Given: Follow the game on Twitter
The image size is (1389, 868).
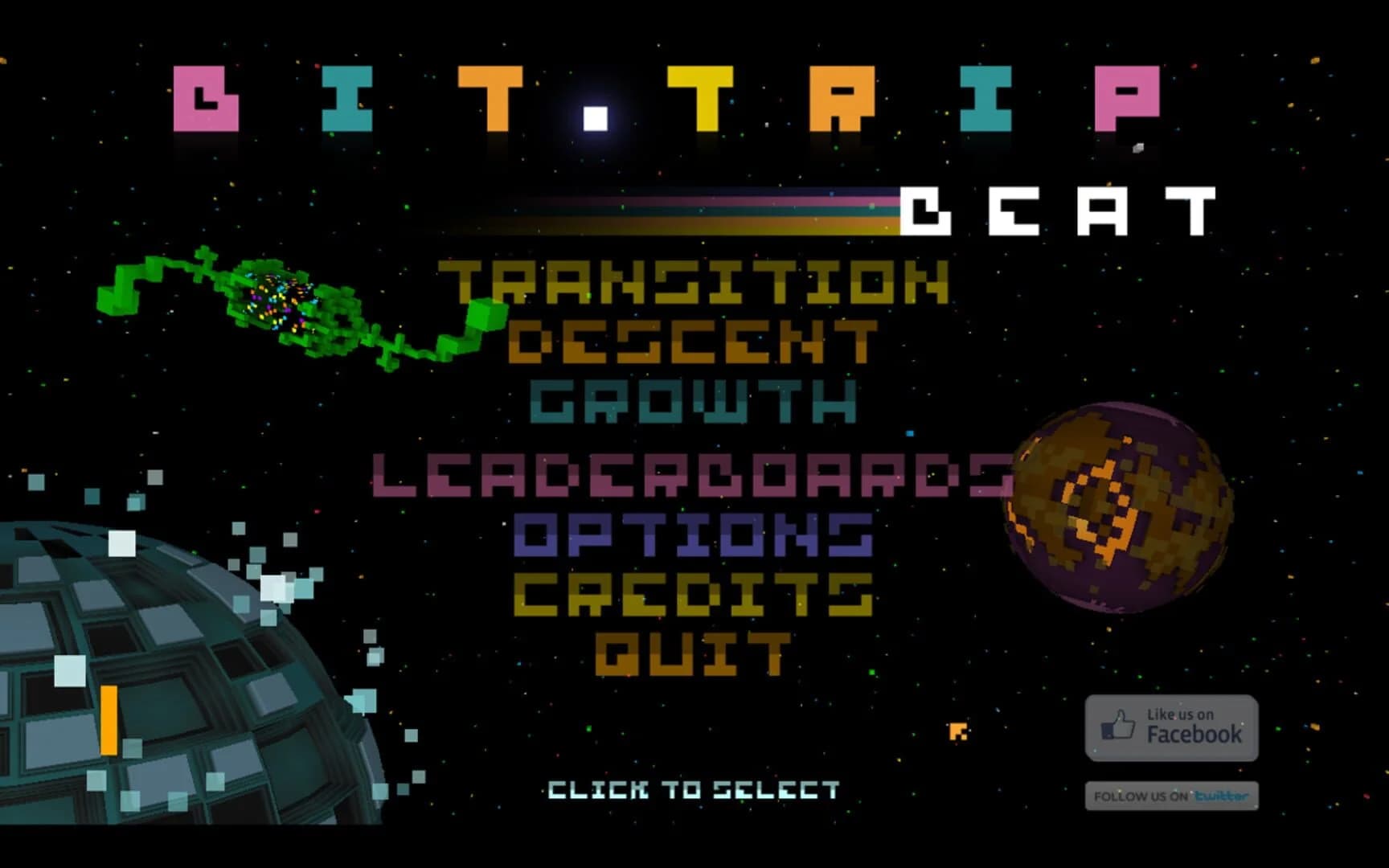Looking at the screenshot, I should point(1170,795).
